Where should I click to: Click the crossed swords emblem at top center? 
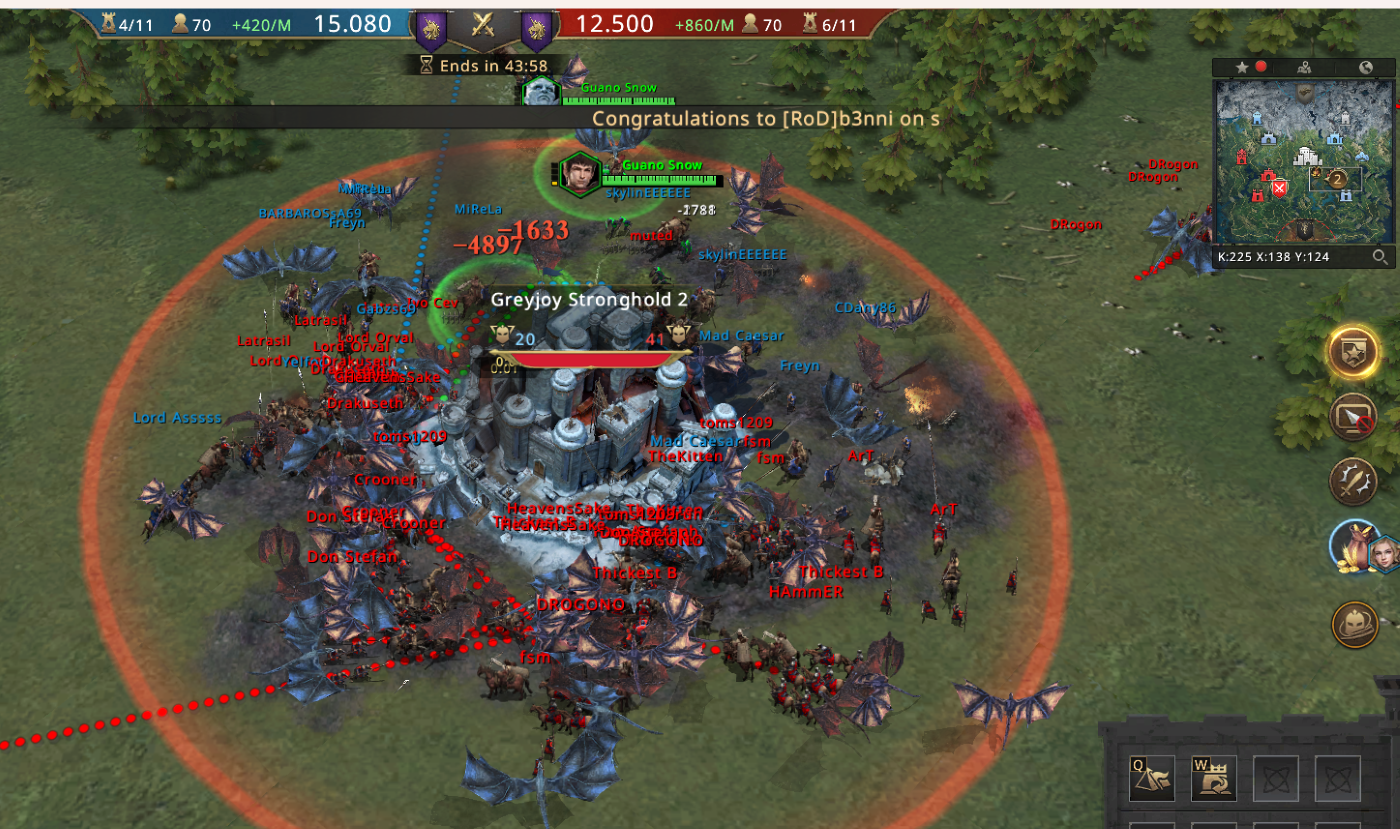pyautogui.click(x=484, y=25)
